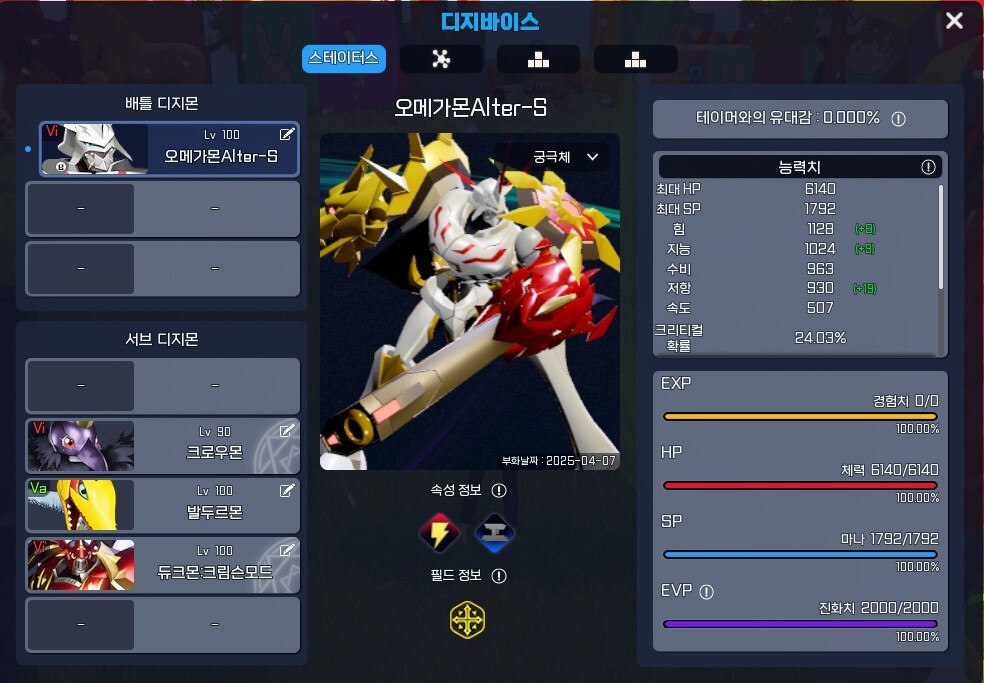This screenshot has height=683, width=984.
Task: Show info for 테이머와의 유대감
Action: click(898, 119)
